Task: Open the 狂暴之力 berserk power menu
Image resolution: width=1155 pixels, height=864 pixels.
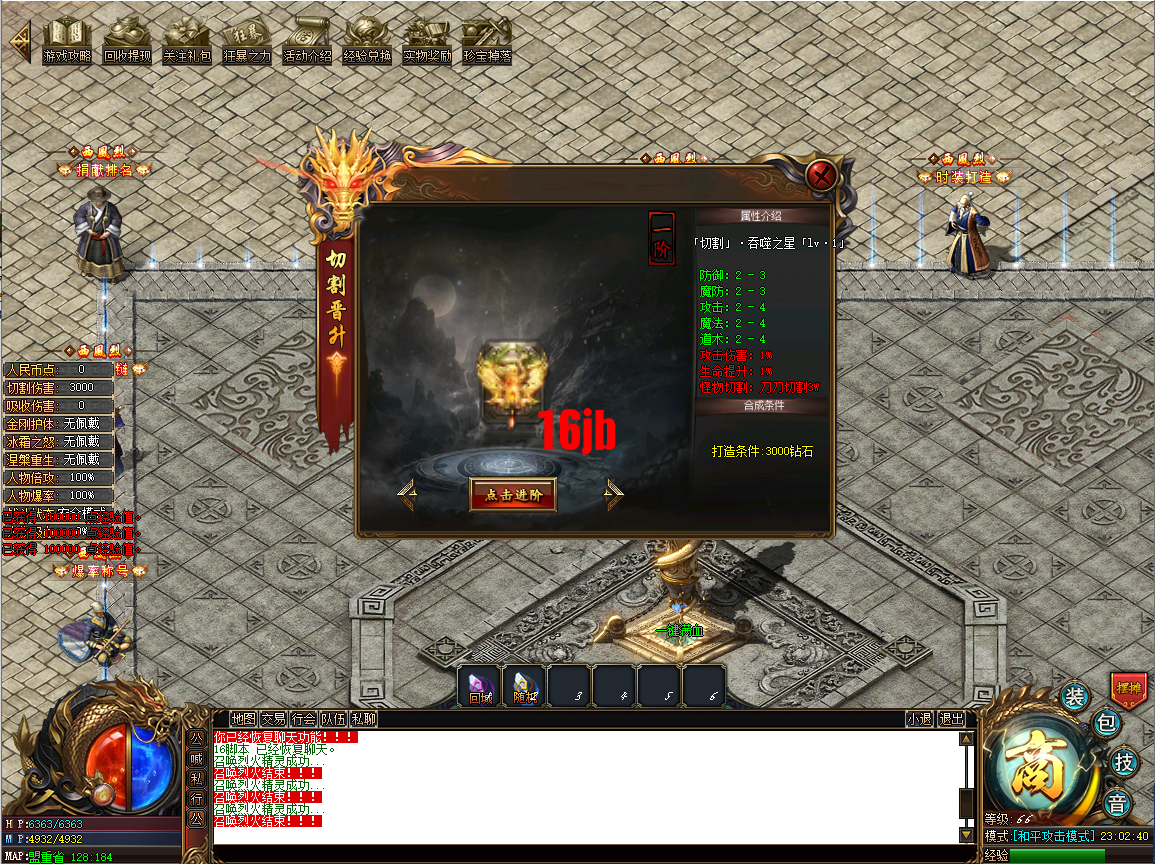Action: 246,42
